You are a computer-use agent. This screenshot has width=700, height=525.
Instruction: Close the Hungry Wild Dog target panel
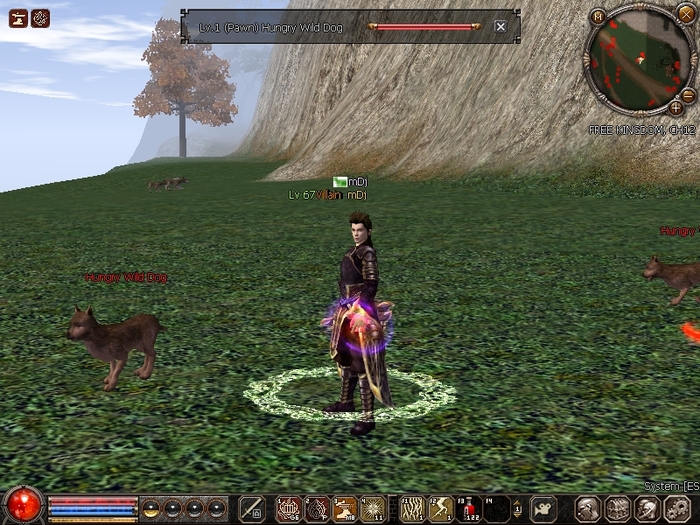(x=500, y=27)
